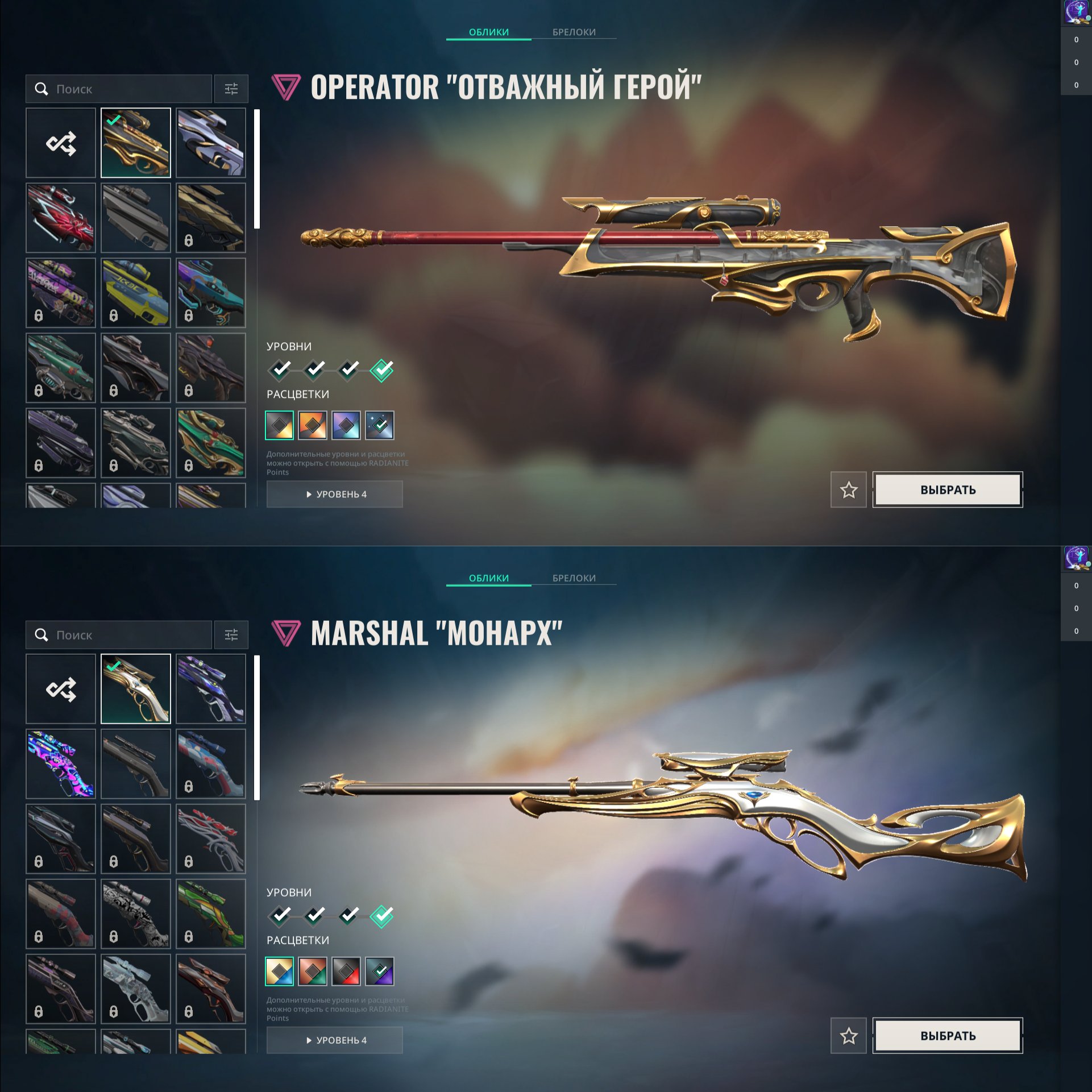Open filter options in the Marshal search panel
Image resolution: width=1092 pixels, height=1092 pixels.
230,635
